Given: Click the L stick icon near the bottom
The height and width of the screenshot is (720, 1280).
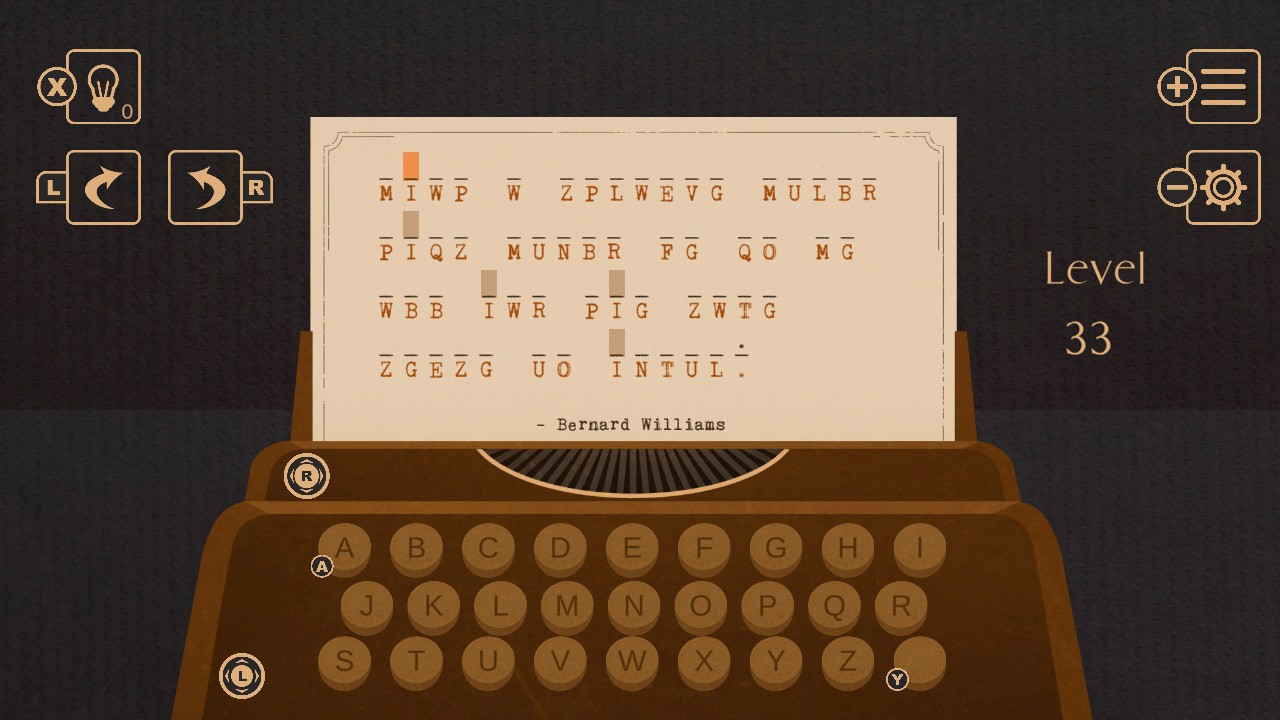Looking at the screenshot, I should point(241,676).
